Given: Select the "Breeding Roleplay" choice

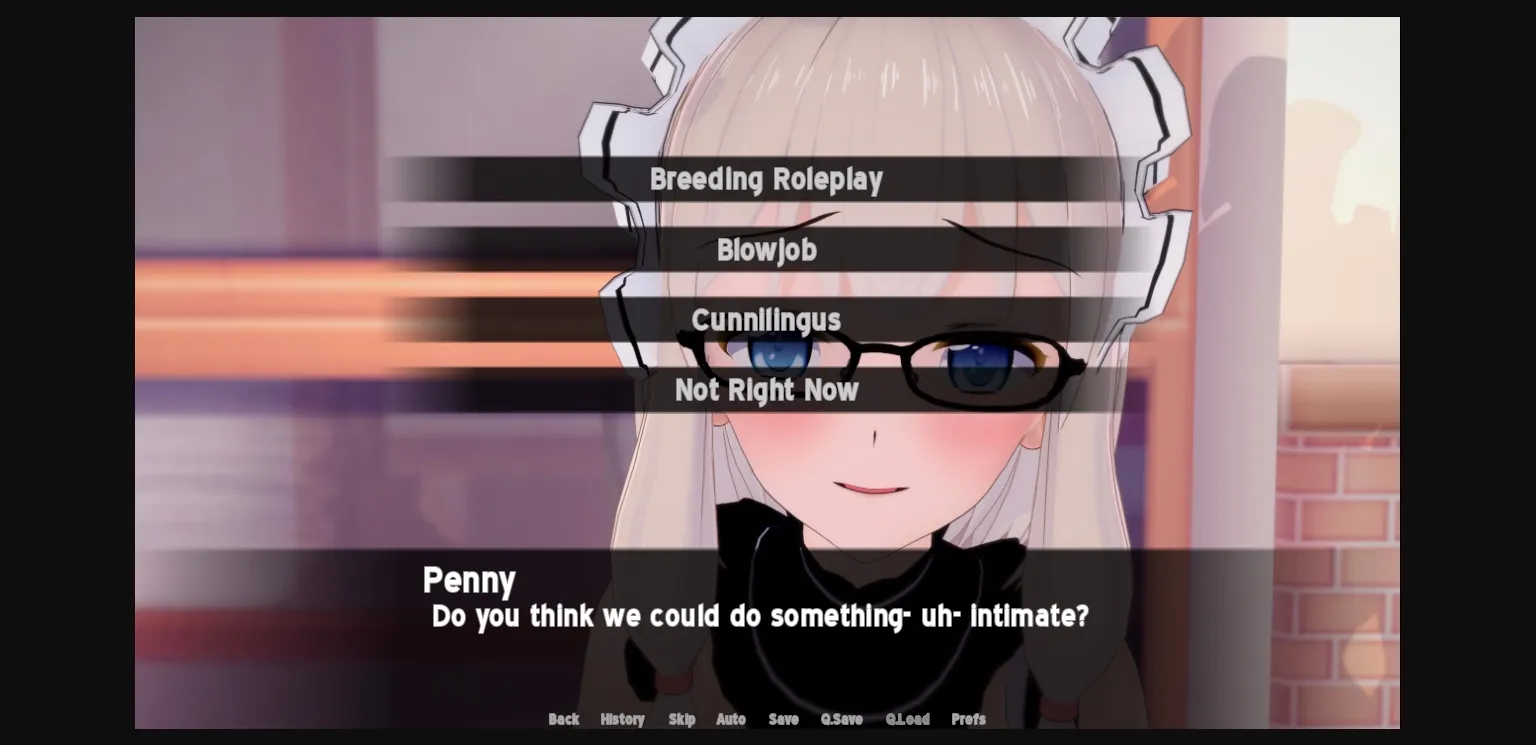Looking at the screenshot, I should pos(766,180).
